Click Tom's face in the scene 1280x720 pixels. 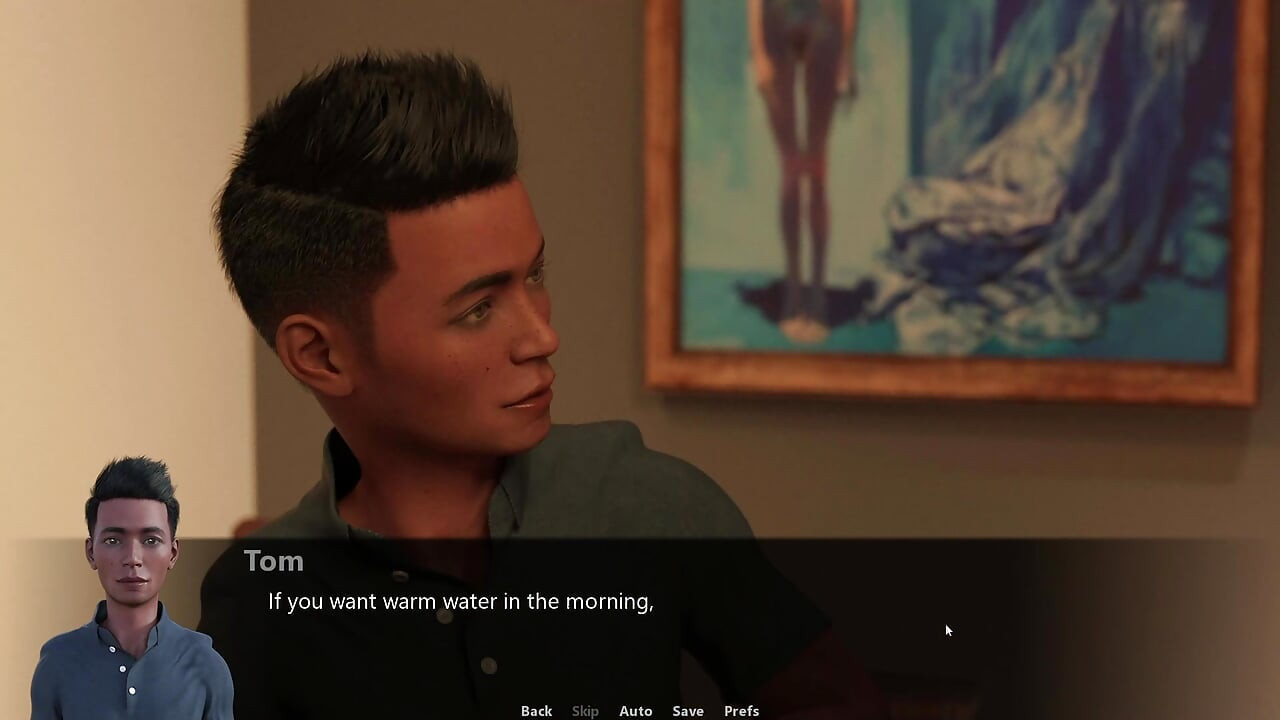pyautogui.click(x=470, y=330)
